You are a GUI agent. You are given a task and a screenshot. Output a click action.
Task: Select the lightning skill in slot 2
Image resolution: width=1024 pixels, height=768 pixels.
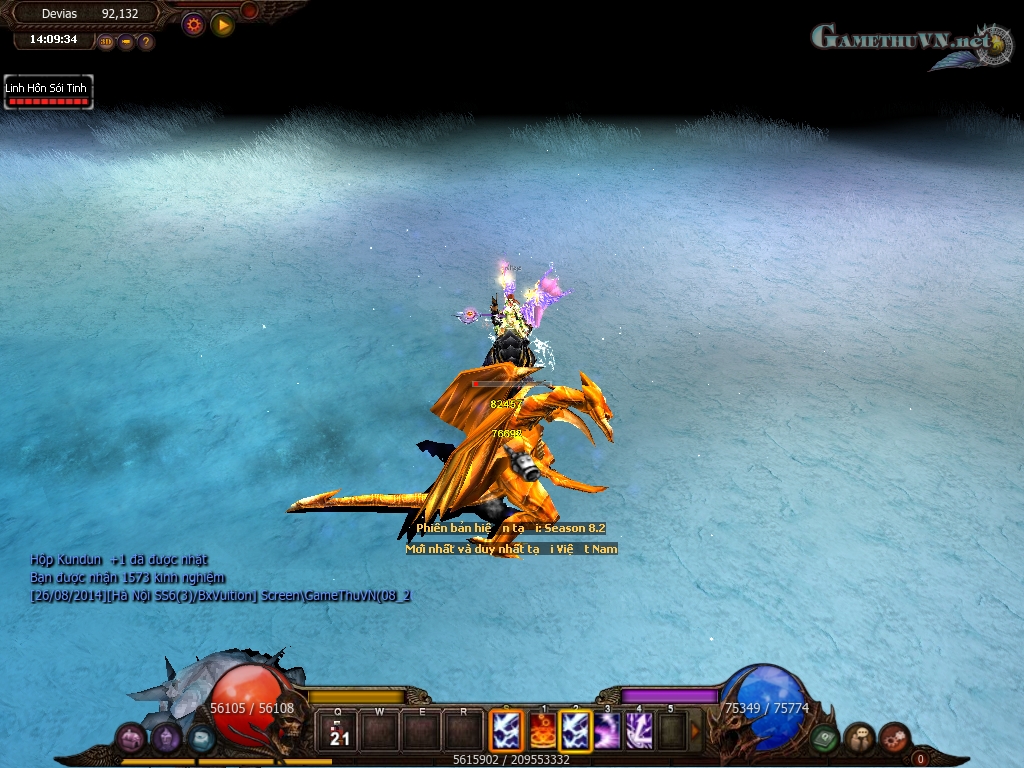[575, 731]
